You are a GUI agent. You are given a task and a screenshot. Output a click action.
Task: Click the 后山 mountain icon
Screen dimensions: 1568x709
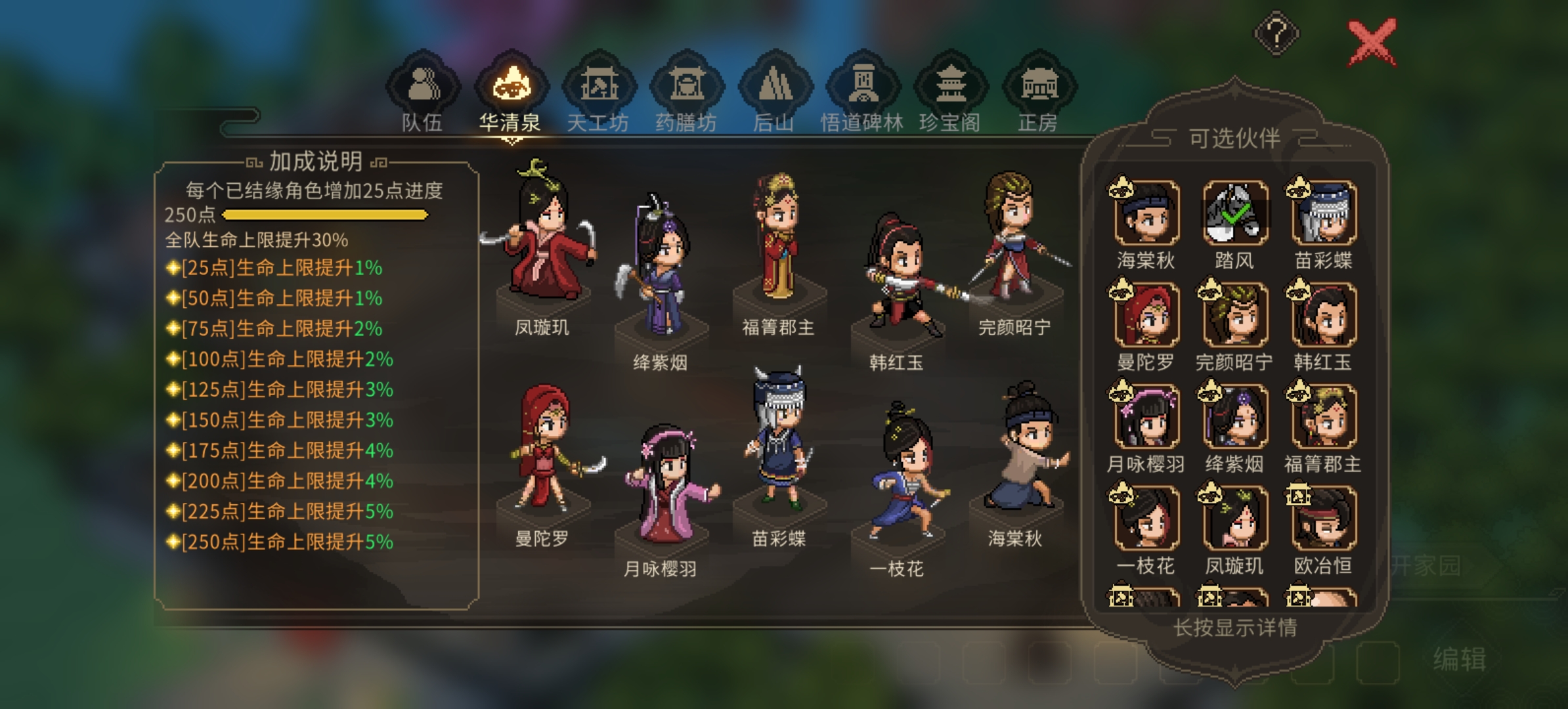[776, 85]
